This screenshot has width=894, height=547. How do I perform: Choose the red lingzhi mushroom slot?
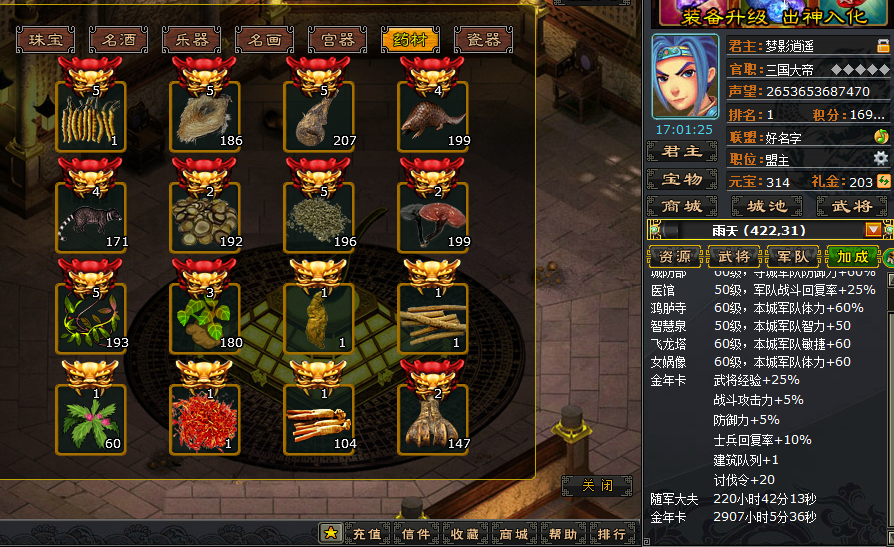[x=433, y=218]
